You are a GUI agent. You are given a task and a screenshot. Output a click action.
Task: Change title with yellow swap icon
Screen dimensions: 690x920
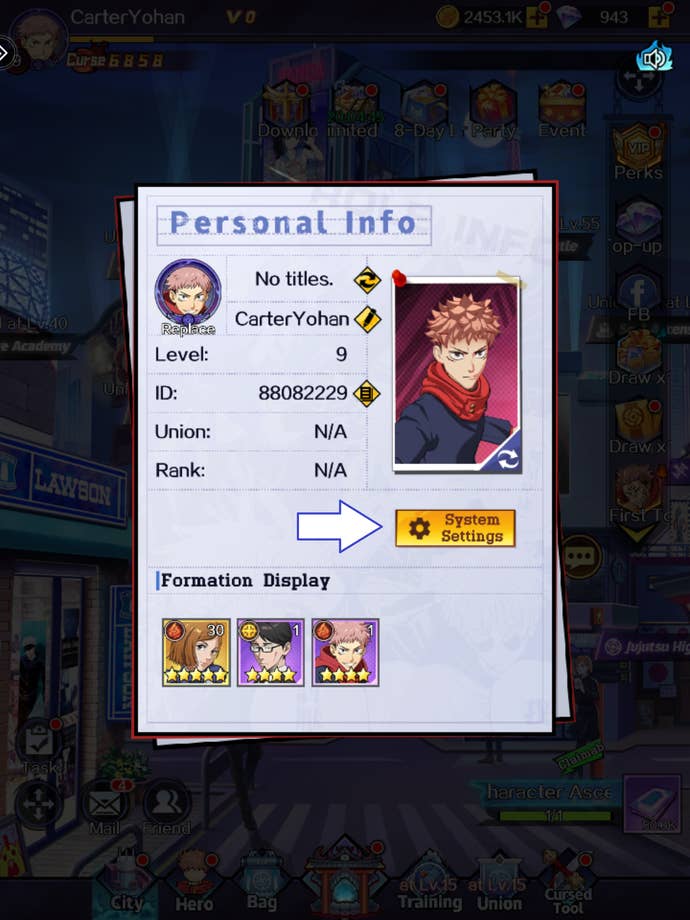coord(367,280)
